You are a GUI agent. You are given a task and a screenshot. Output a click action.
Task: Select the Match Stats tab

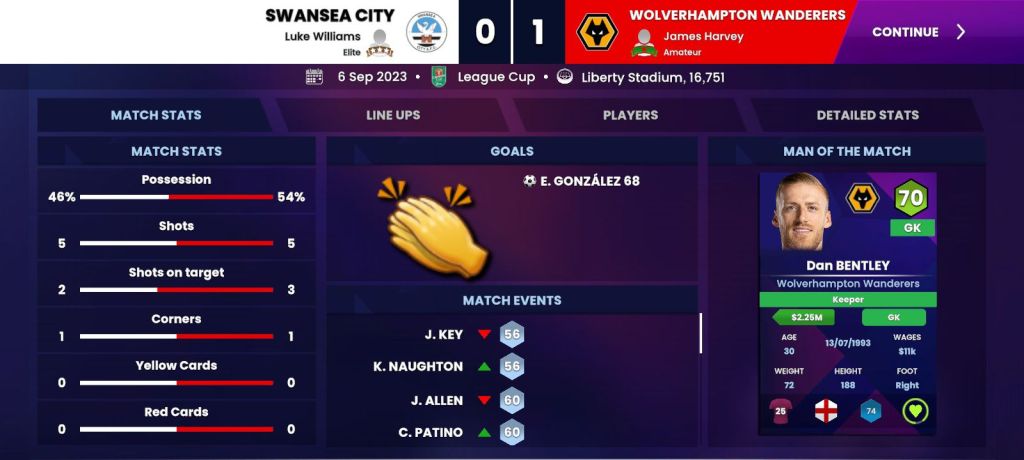tap(156, 115)
